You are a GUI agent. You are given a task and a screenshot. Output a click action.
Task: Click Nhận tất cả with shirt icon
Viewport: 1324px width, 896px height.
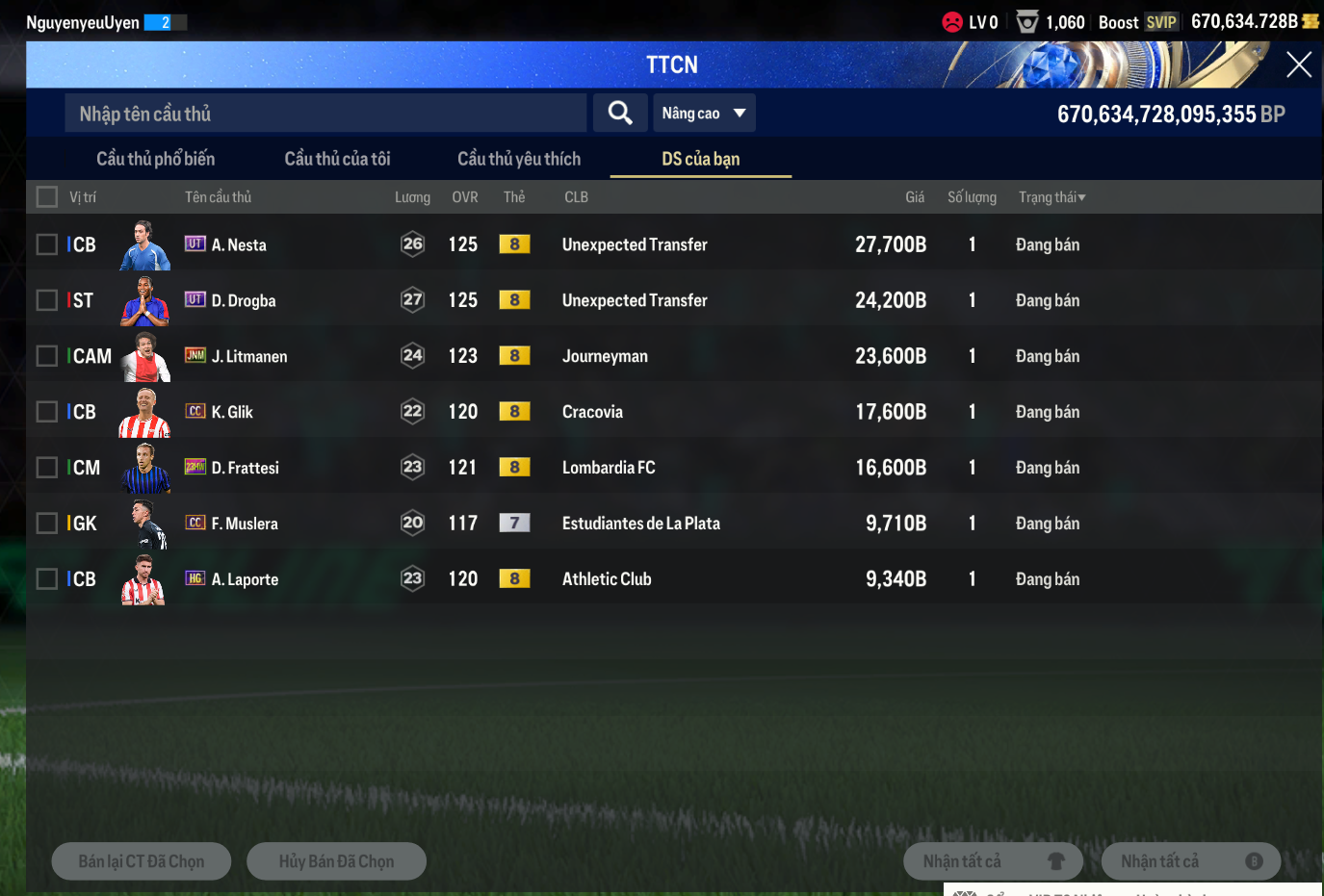coord(993,861)
